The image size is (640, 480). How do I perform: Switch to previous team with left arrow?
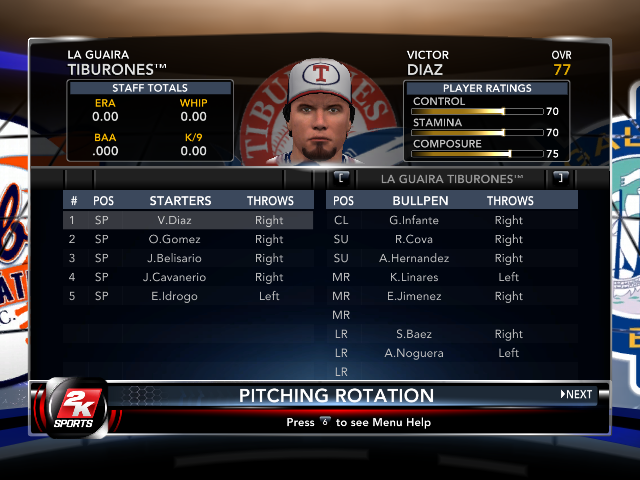(343, 178)
